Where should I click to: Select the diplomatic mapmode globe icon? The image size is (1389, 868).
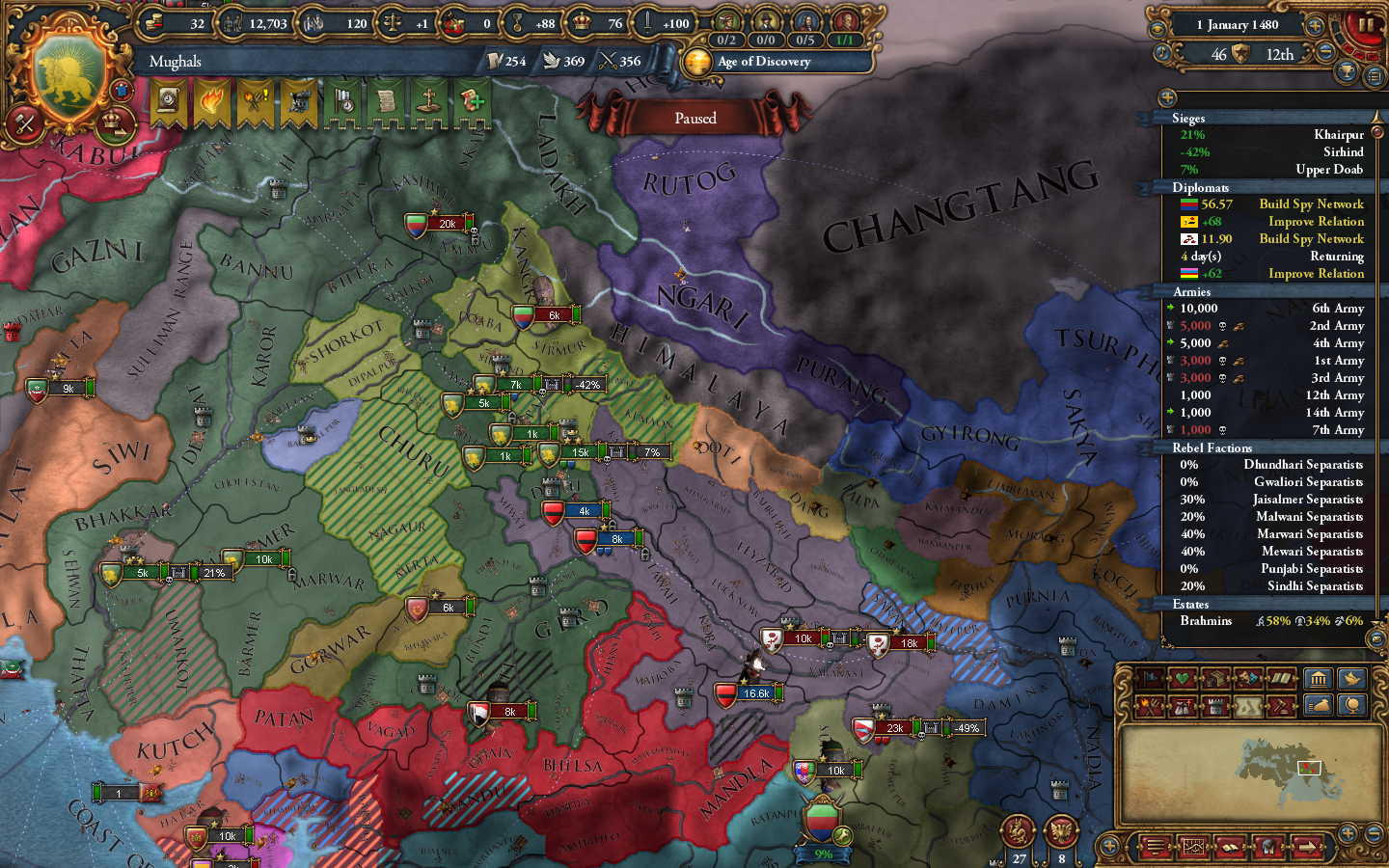pyautogui.click(x=1351, y=705)
